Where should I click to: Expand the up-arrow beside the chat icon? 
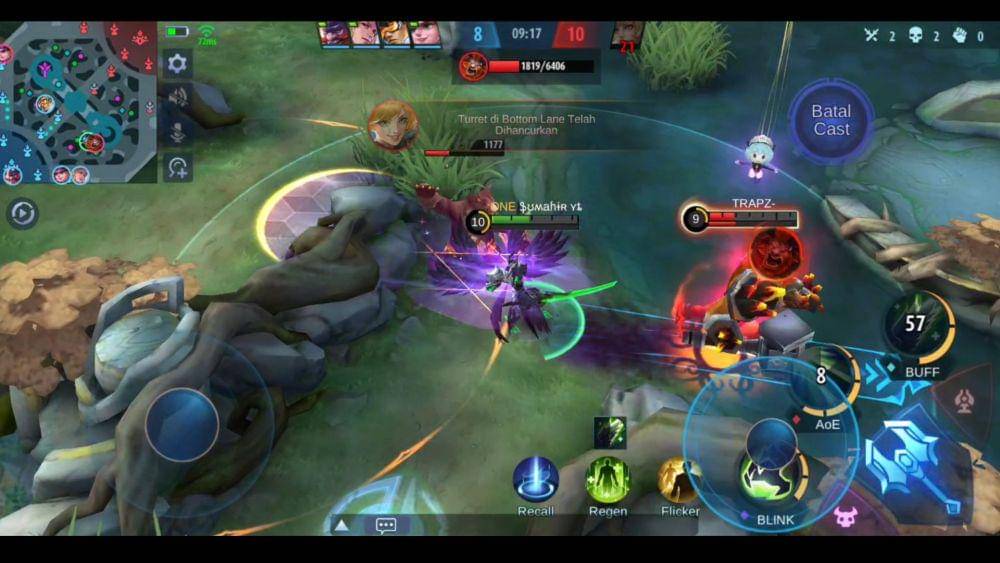pos(341,525)
